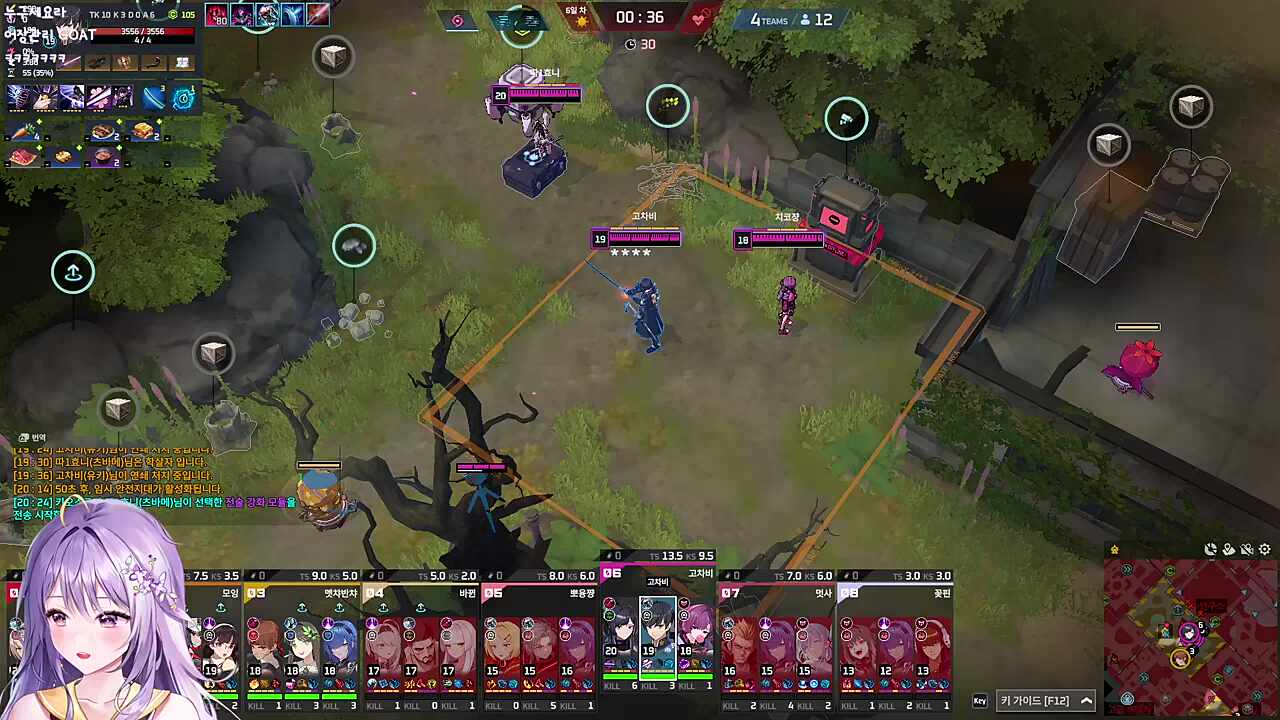This screenshot has height=720, width=1280.
Task: Open the minimap settings gear icon
Action: point(1264,550)
